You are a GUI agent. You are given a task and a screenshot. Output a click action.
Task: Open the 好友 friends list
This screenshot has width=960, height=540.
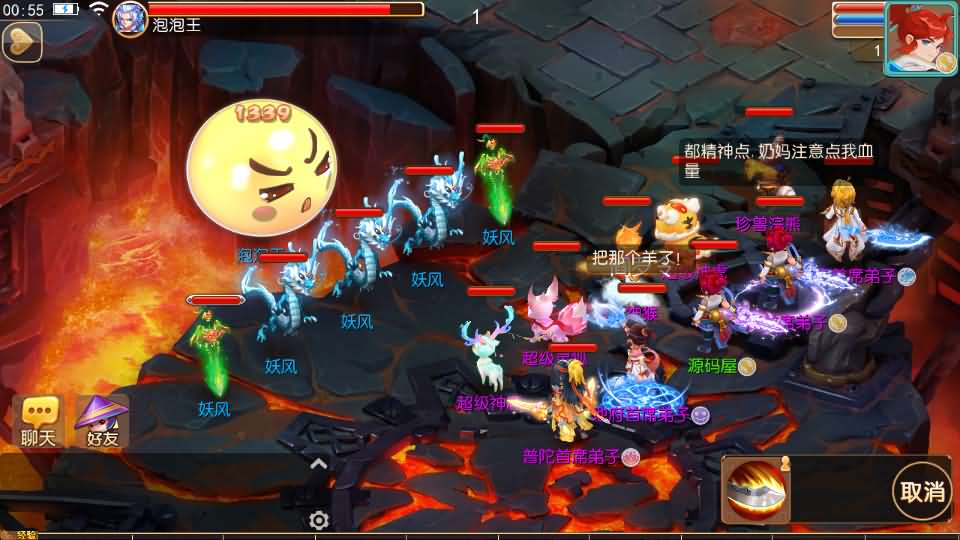[103, 421]
